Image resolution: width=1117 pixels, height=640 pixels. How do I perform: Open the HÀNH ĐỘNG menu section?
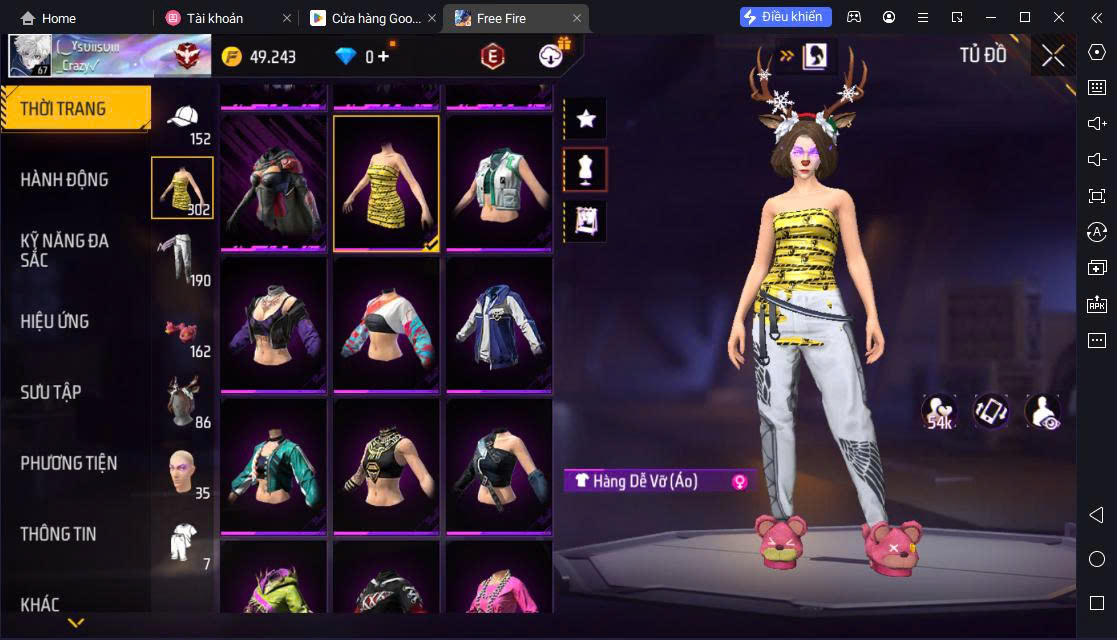64,180
